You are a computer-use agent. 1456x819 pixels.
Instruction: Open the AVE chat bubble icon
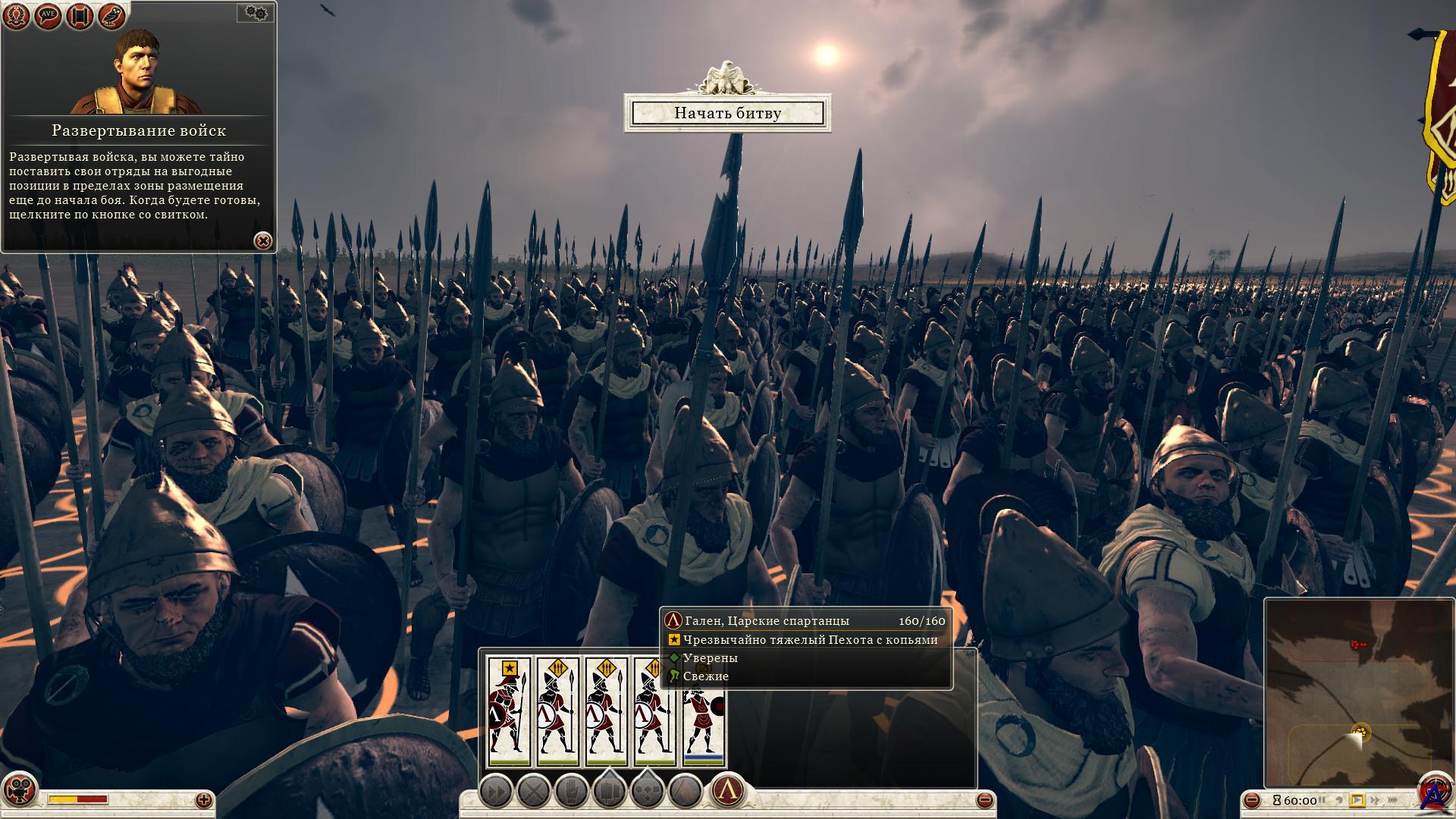49,17
